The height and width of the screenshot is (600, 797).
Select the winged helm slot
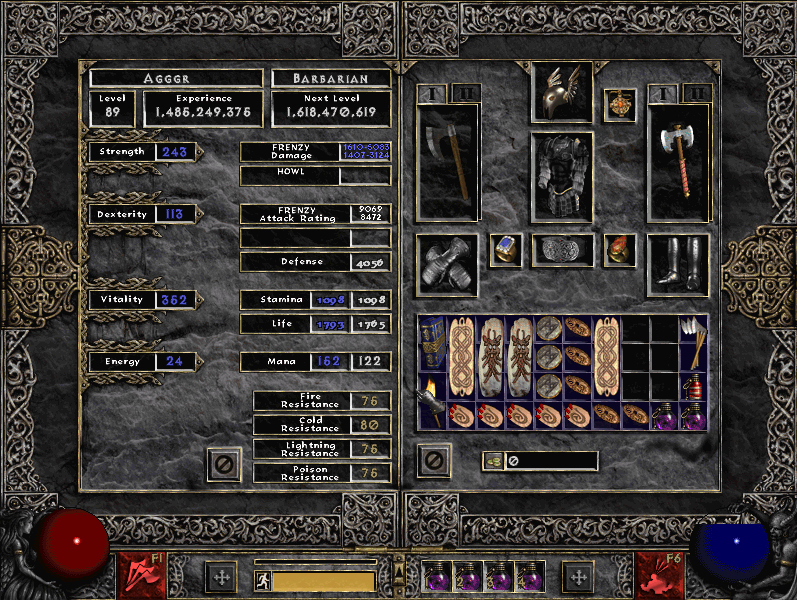pyautogui.click(x=561, y=92)
